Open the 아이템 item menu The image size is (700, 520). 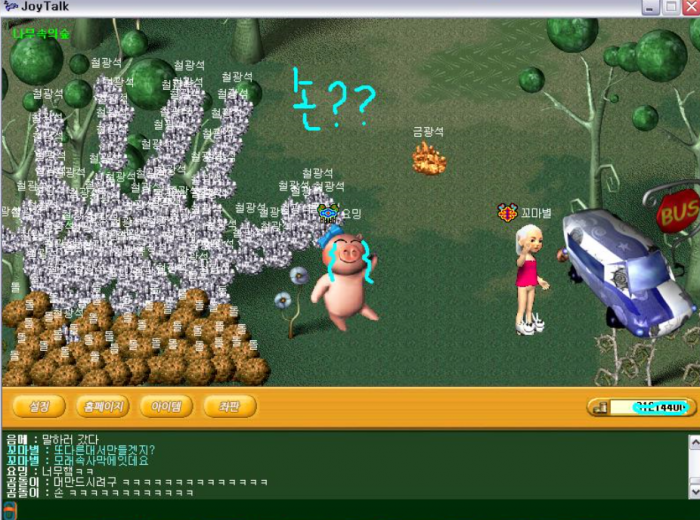tap(166, 407)
